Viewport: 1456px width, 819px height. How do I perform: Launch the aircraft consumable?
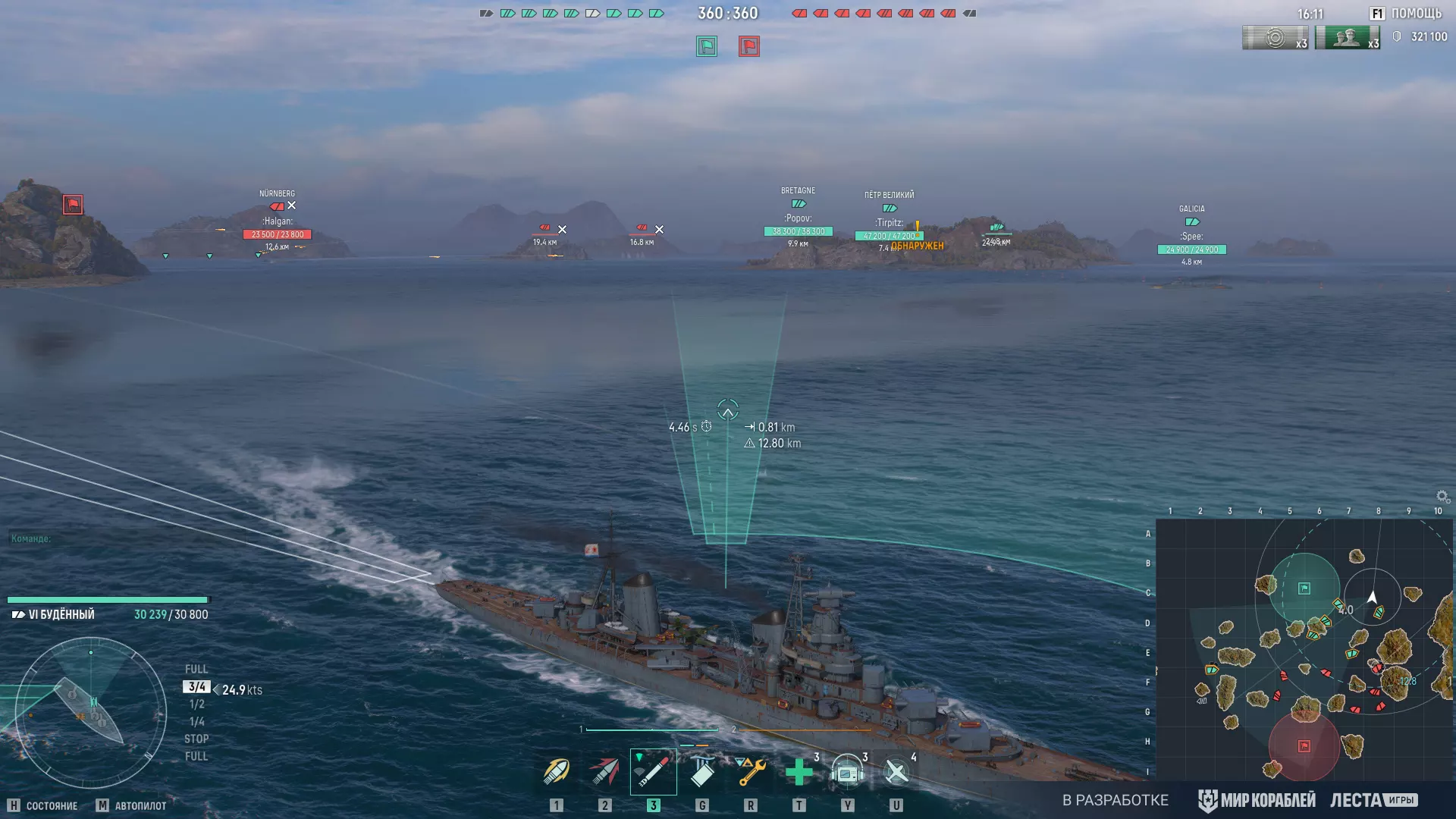tap(896, 772)
